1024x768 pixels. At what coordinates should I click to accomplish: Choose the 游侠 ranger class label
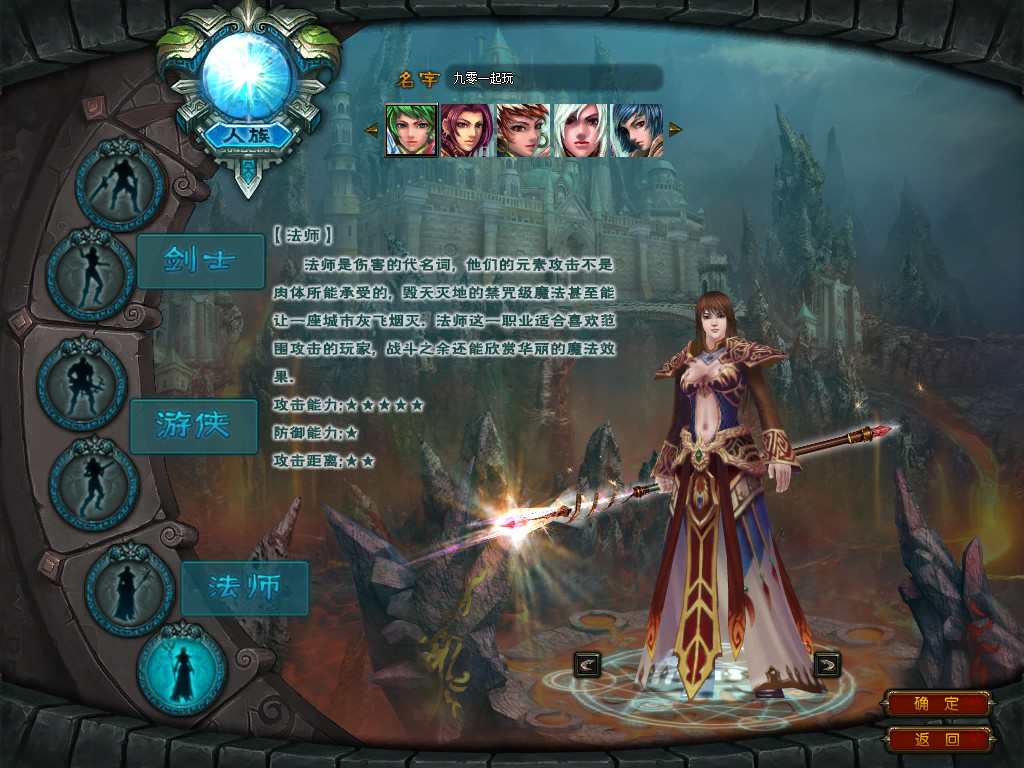click(193, 426)
